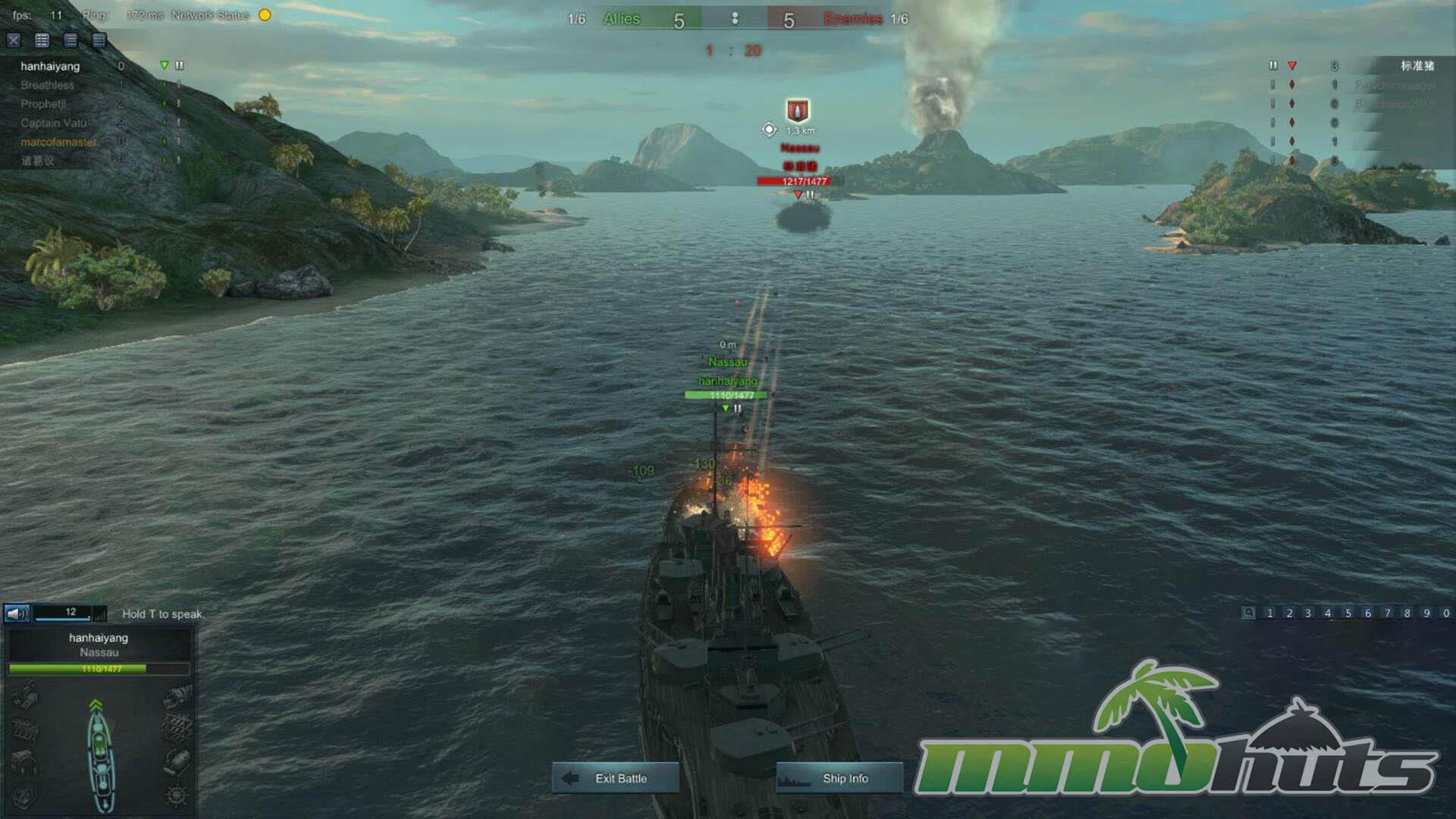Select Captain Vatu in the allies list
1456x819 pixels.
coord(53,123)
